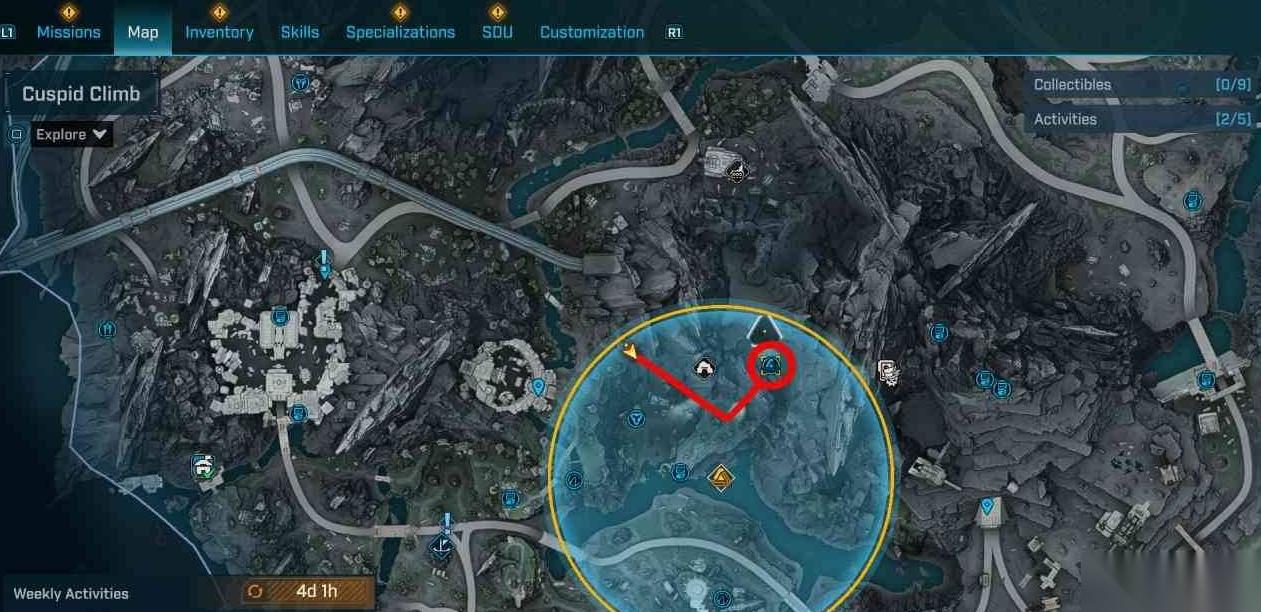Select the yellow player arrow marker
This screenshot has width=1261, height=612.
pyautogui.click(x=630, y=350)
